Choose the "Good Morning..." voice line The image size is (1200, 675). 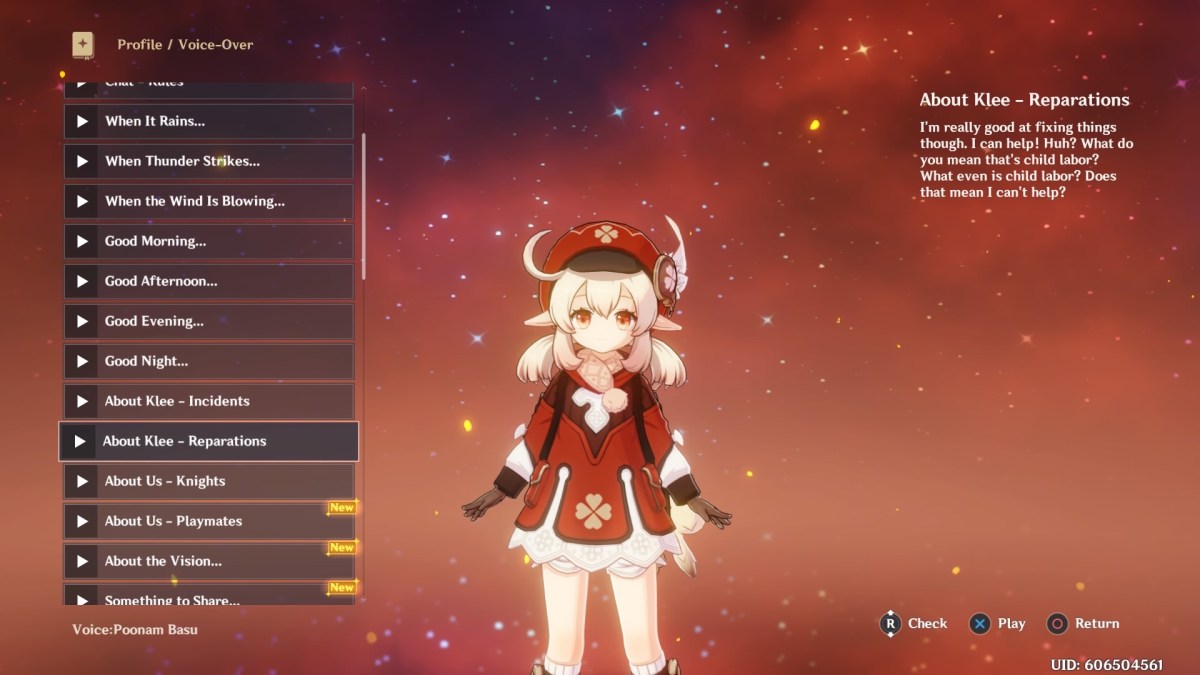(x=208, y=241)
